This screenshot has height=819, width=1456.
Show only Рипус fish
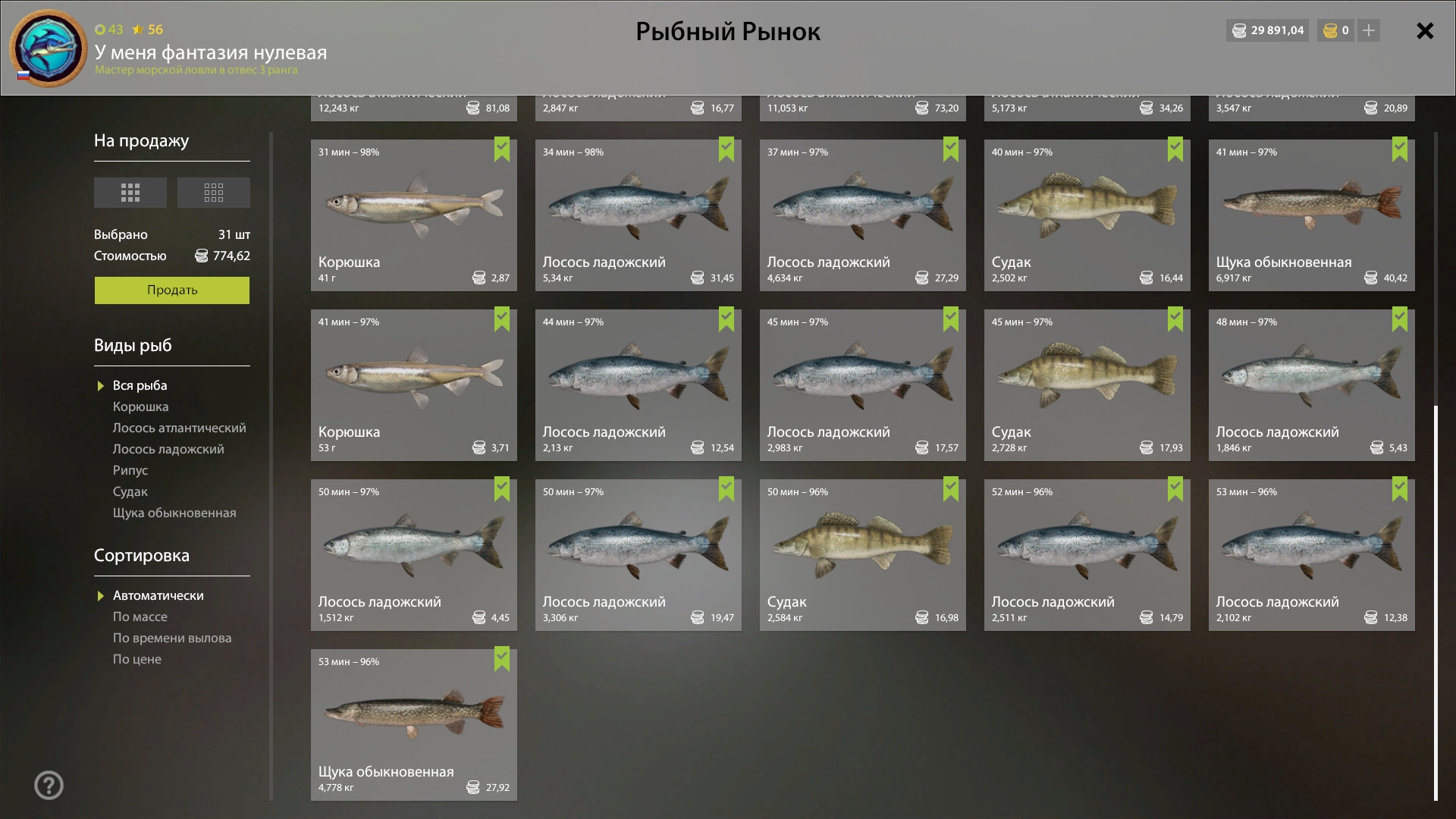pos(130,470)
